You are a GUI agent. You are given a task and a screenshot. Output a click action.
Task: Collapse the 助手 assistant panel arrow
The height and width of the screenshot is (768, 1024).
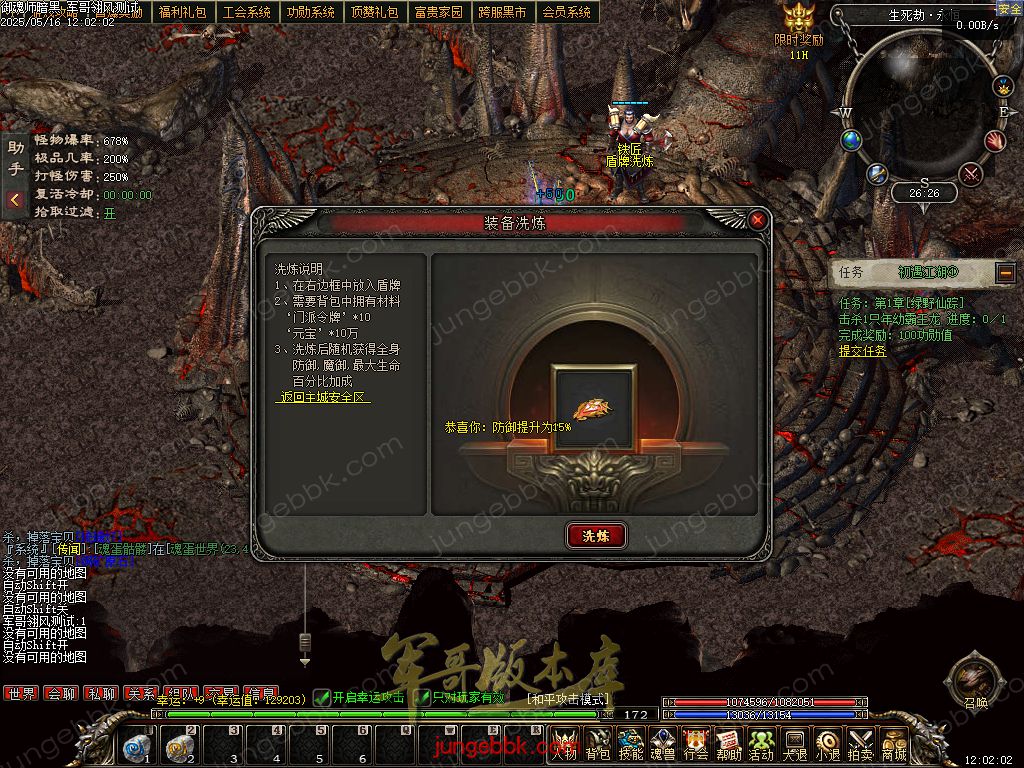pyautogui.click(x=15, y=200)
